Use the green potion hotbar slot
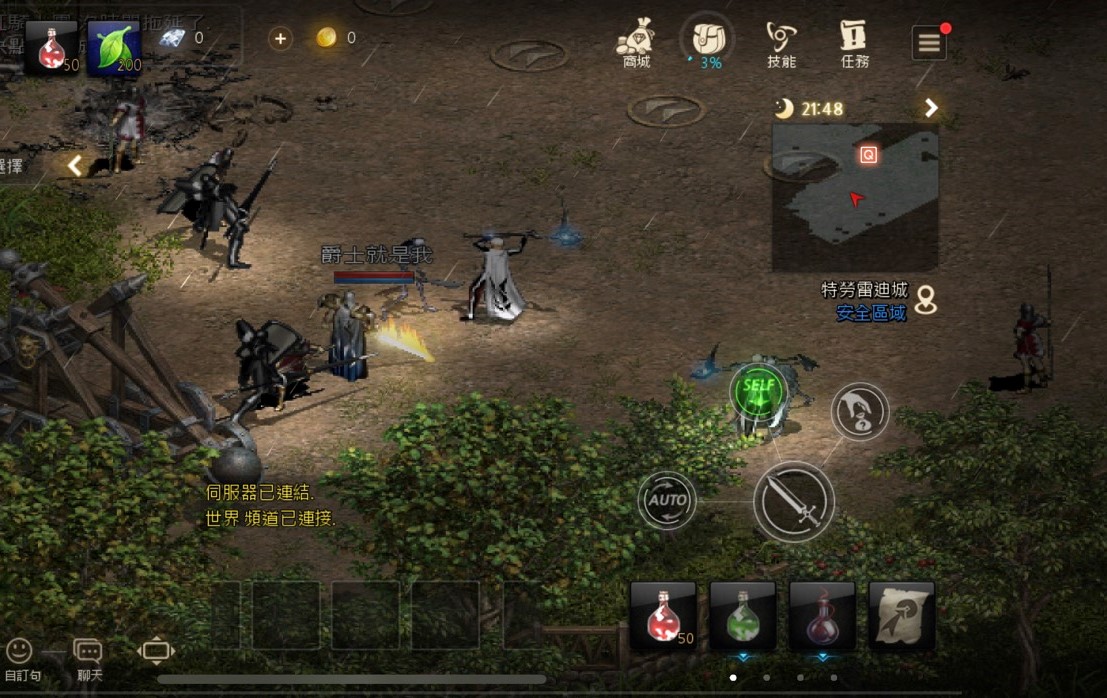The image size is (1107, 698). tap(742, 614)
